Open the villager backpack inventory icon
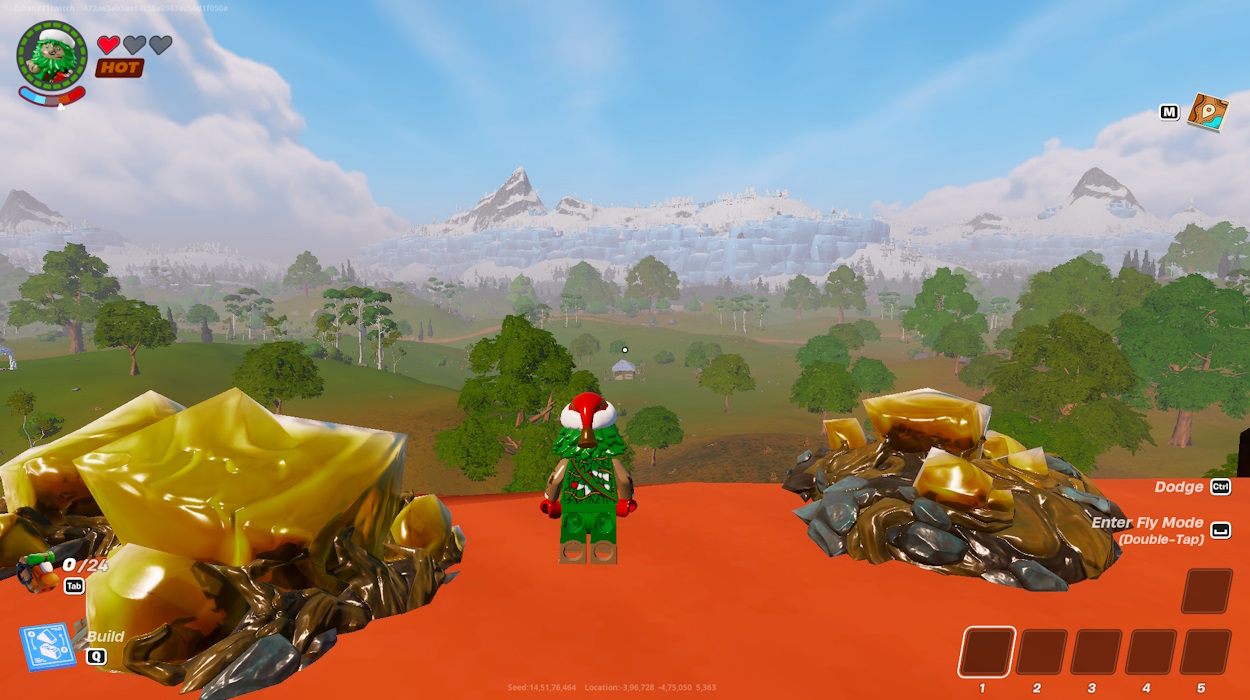The width and height of the screenshot is (1250, 700). pyautogui.click(x=39, y=572)
